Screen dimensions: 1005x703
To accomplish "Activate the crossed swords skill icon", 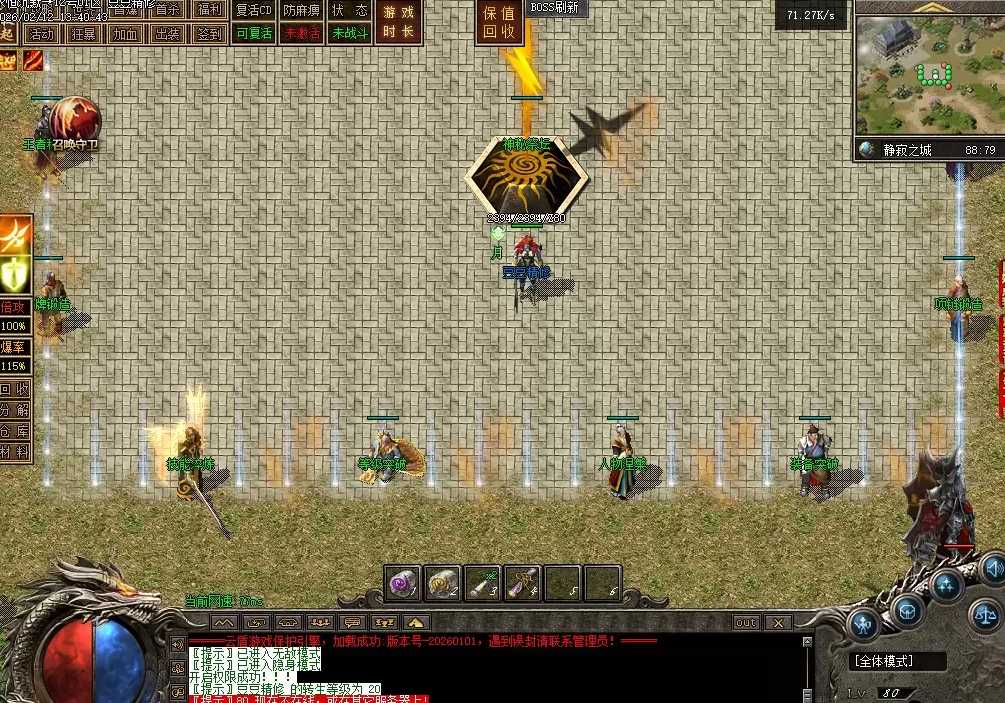I will coord(16,235).
